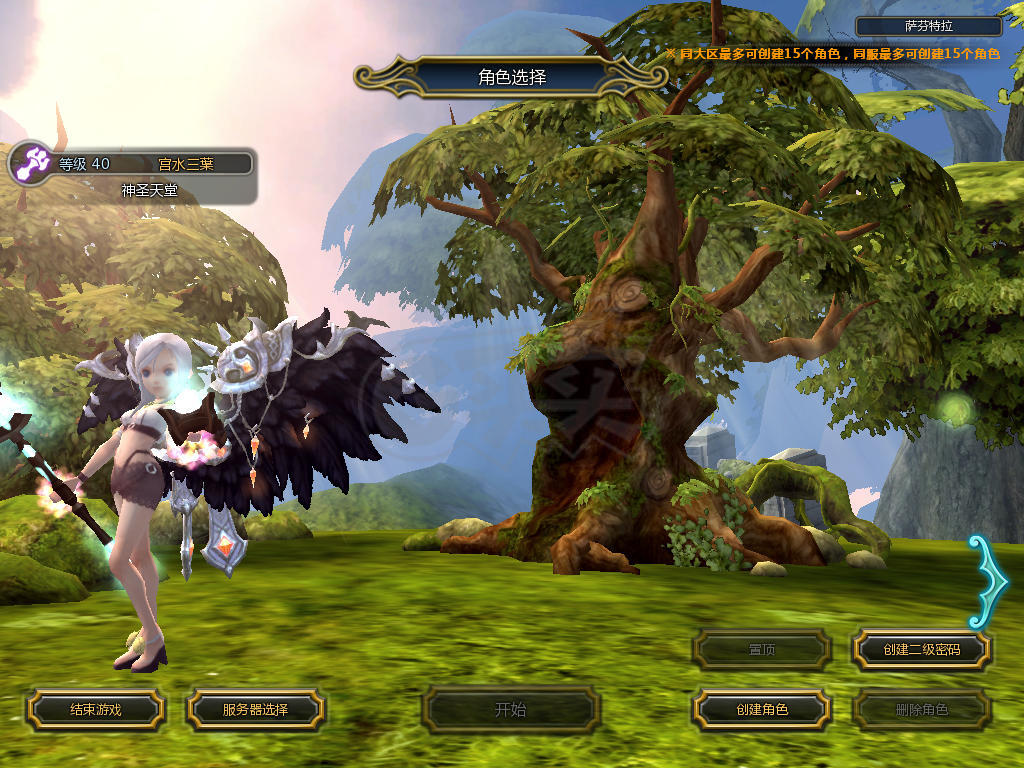The height and width of the screenshot is (768, 1024).
Task: Open 创建二级密码 secondary password setup
Action: [922, 650]
